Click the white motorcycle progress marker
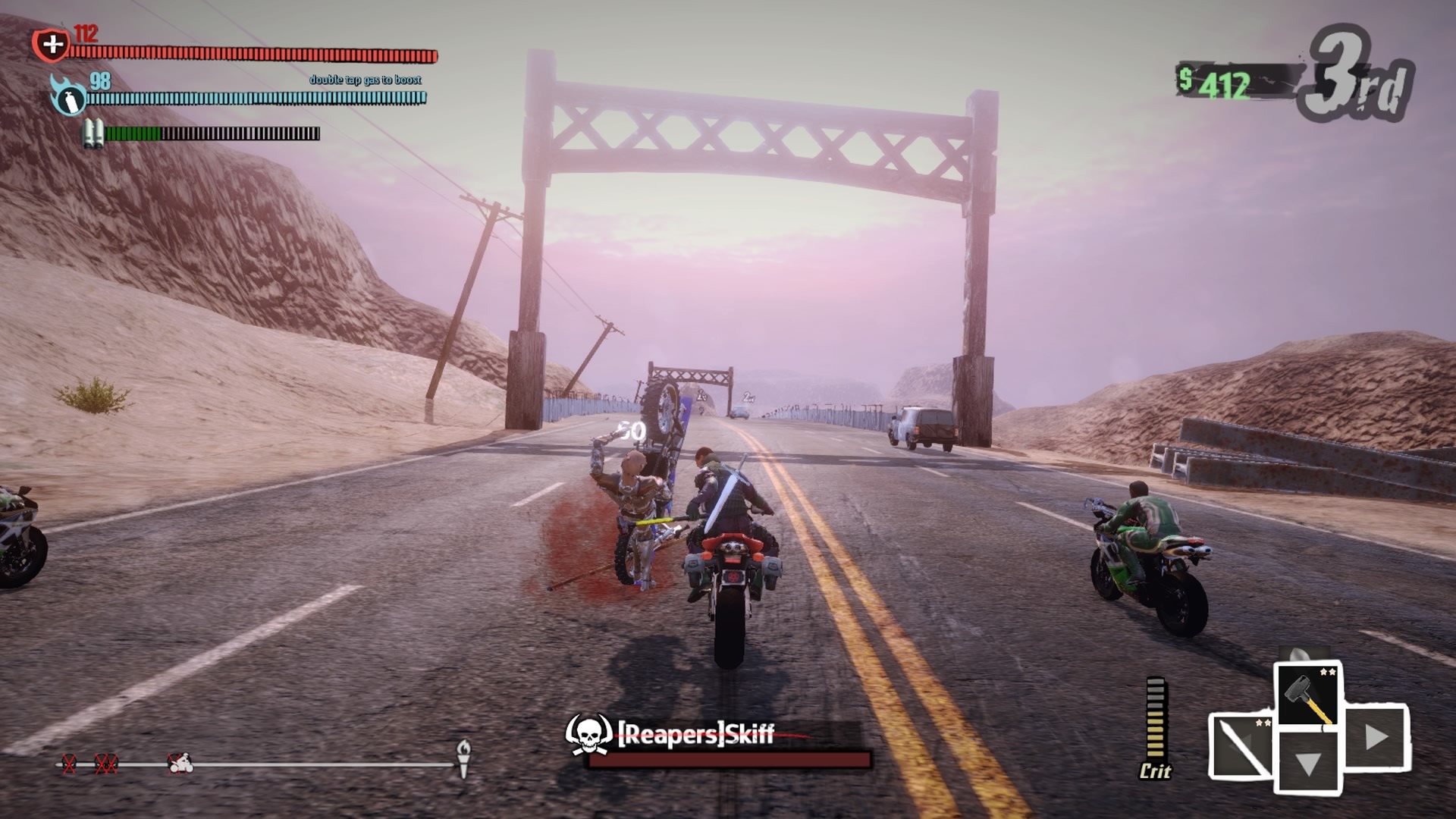Viewport: 1456px width, 819px height. 180,762
